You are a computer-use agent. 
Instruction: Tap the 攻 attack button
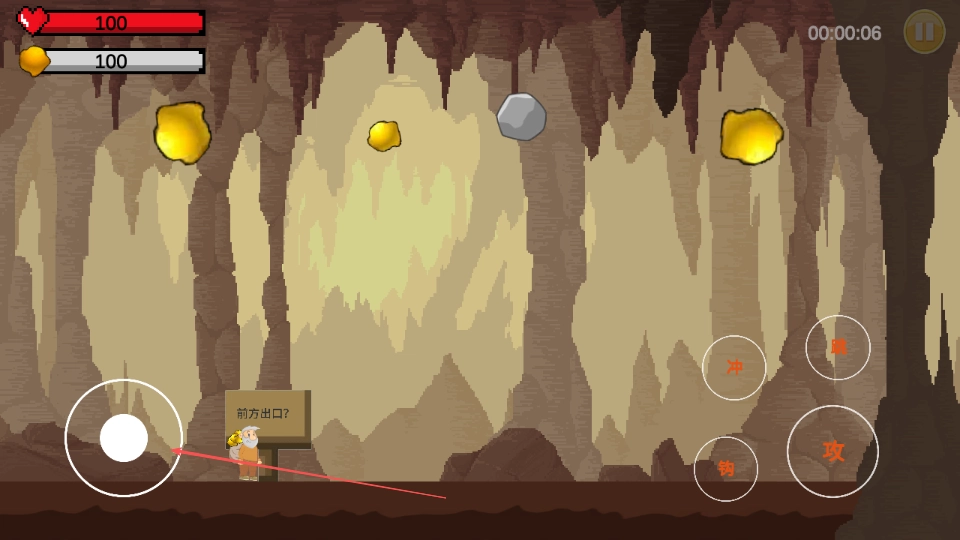(x=833, y=451)
